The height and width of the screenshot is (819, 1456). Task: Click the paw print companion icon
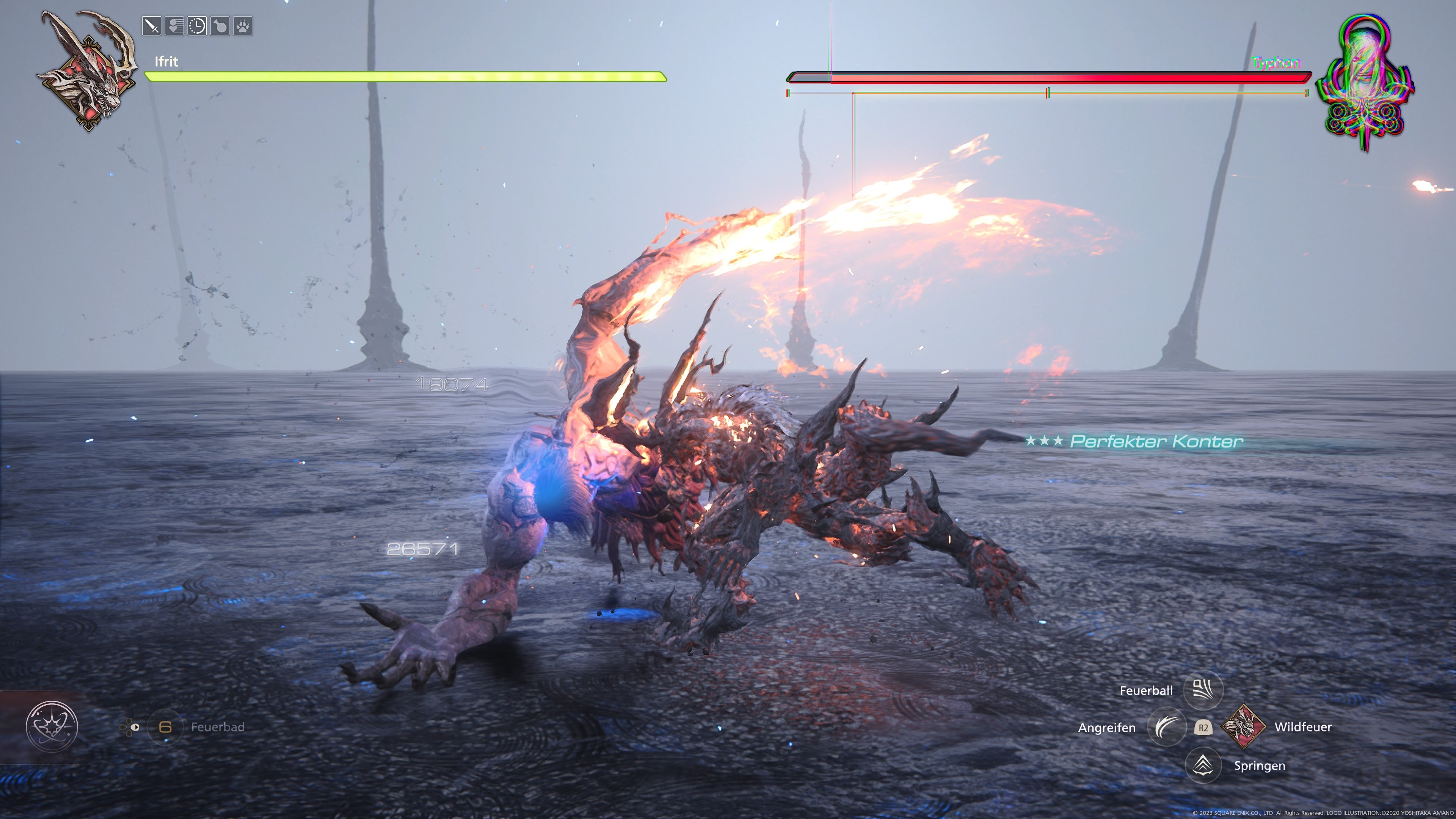[x=242, y=25]
